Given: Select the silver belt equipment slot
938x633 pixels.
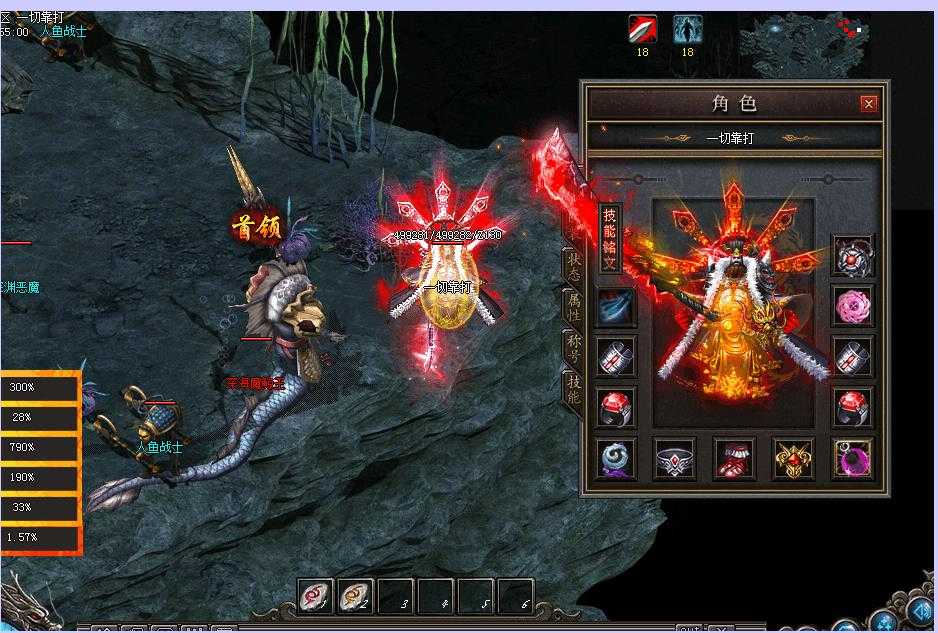Looking at the screenshot, I should (675, 458).
